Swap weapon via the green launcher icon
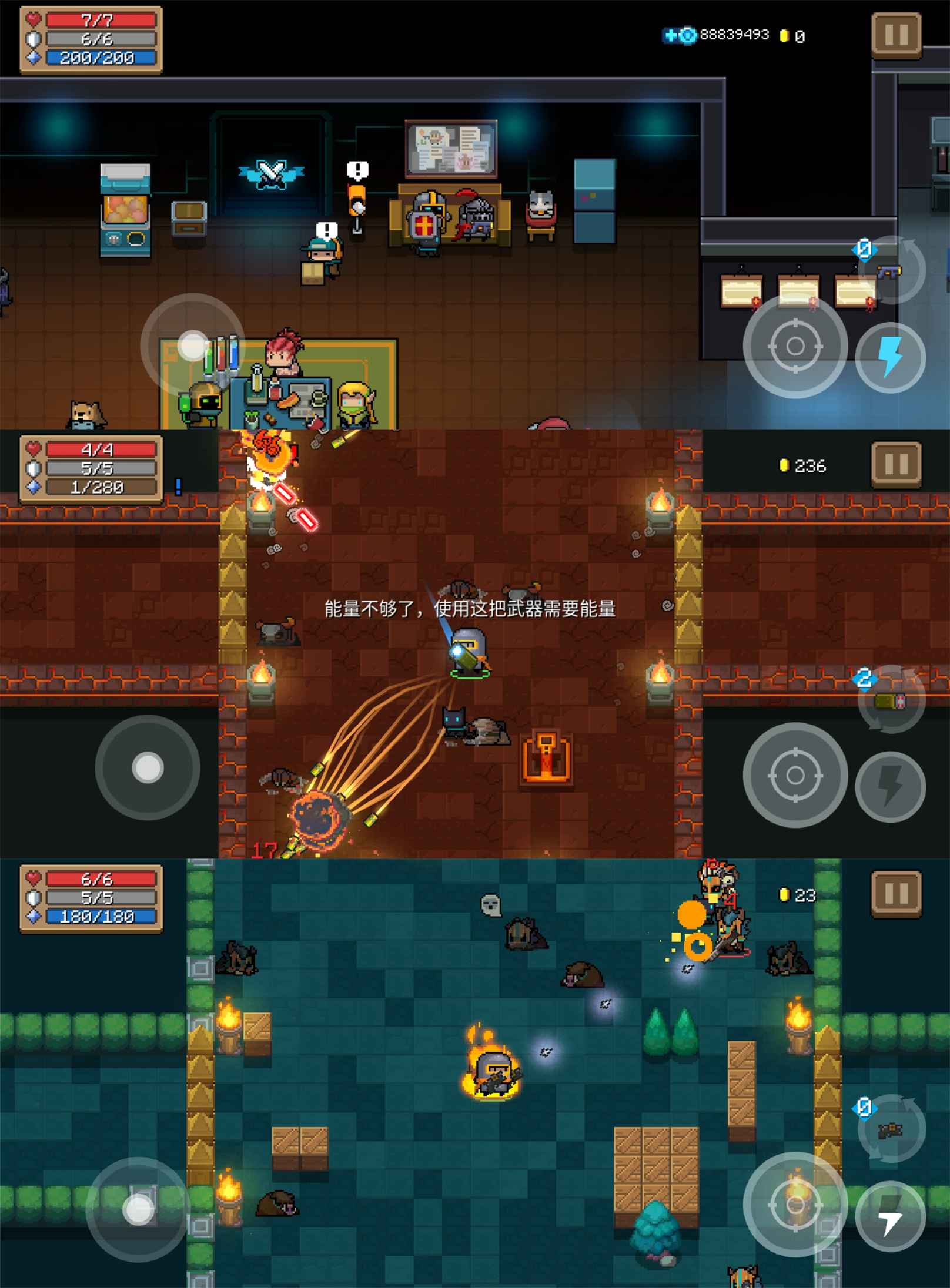Image resolution: width=950 pixels, height=1288 pixels. point(891,700)
